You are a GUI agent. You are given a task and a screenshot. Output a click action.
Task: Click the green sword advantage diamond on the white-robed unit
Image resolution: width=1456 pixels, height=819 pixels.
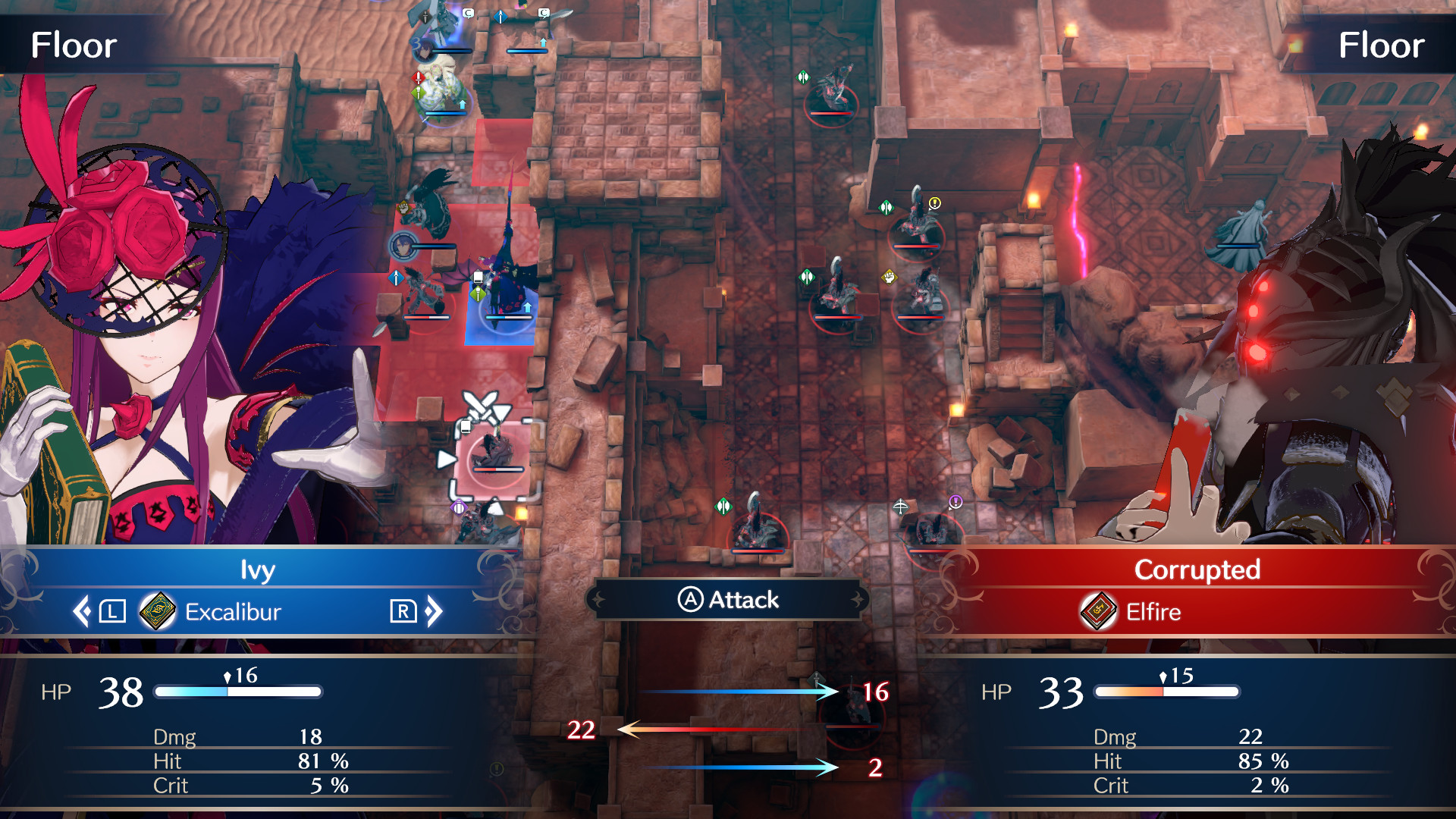(417, 91)
